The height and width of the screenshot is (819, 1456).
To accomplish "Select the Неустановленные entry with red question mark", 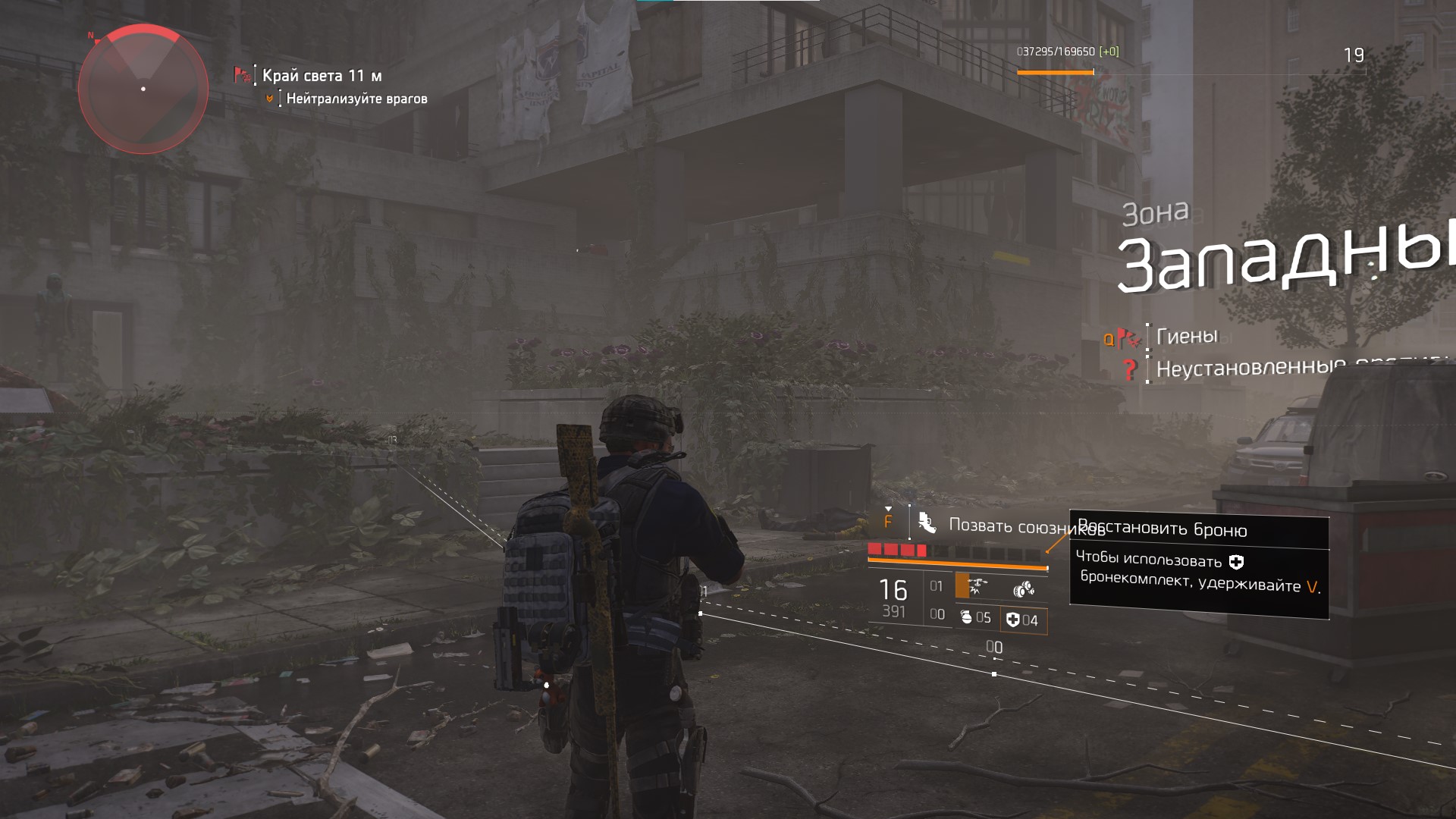I will click(x=1251, y=369).
